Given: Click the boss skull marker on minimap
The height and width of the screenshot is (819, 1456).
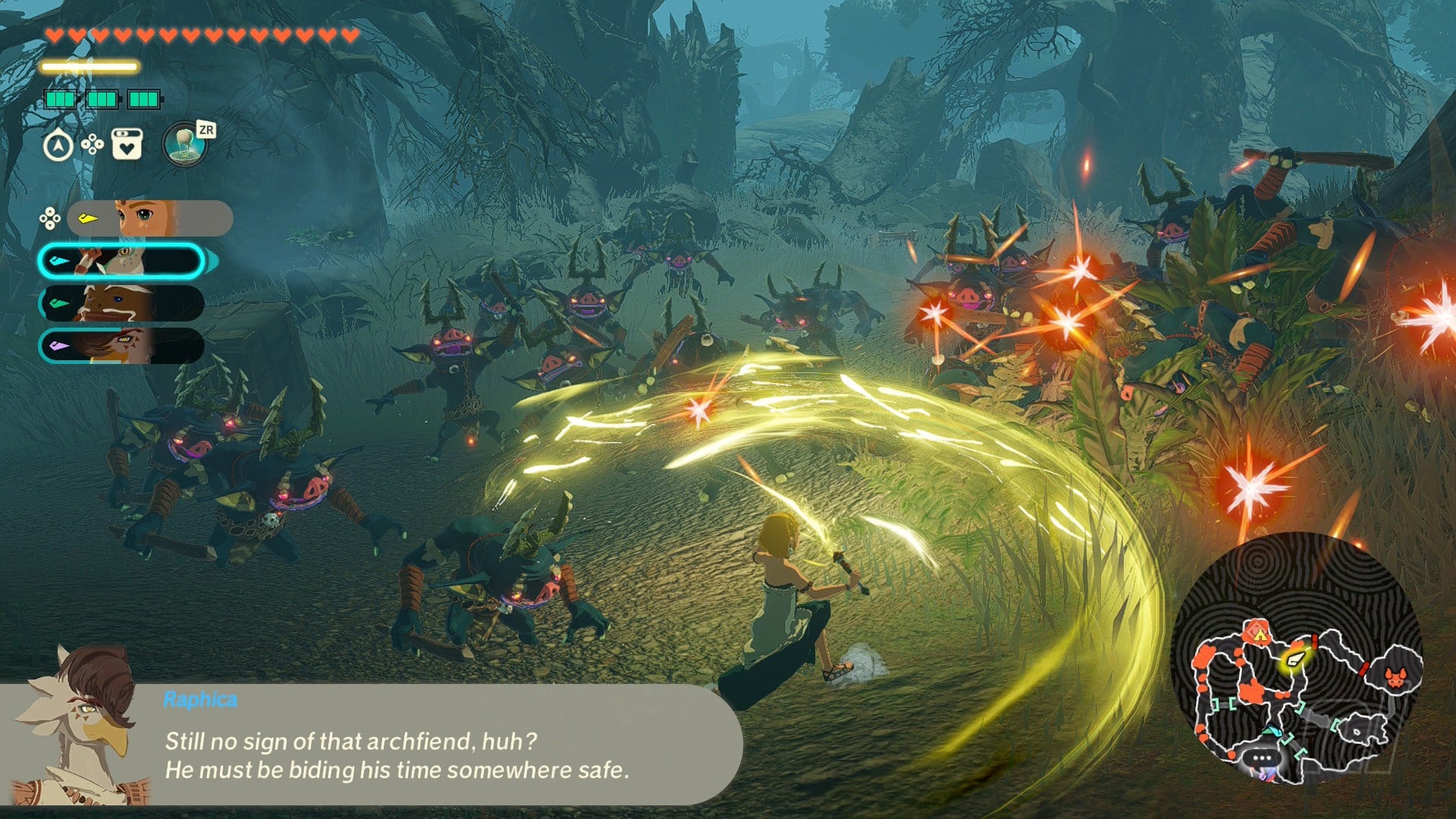Looking at the screenshot, I should 1395,676.
